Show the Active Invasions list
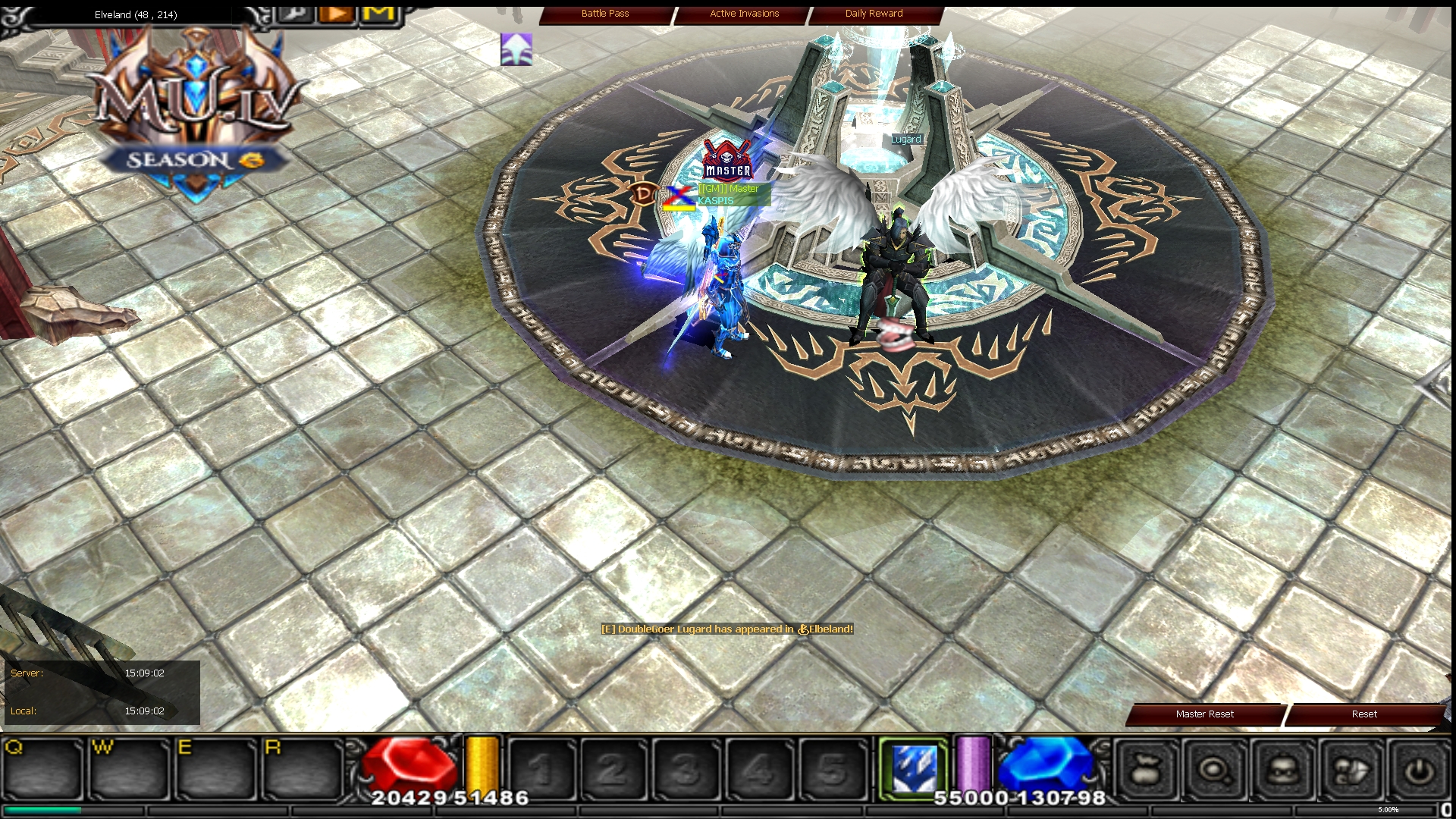This screenshot has width=1456, height=819. coord(744,14)
